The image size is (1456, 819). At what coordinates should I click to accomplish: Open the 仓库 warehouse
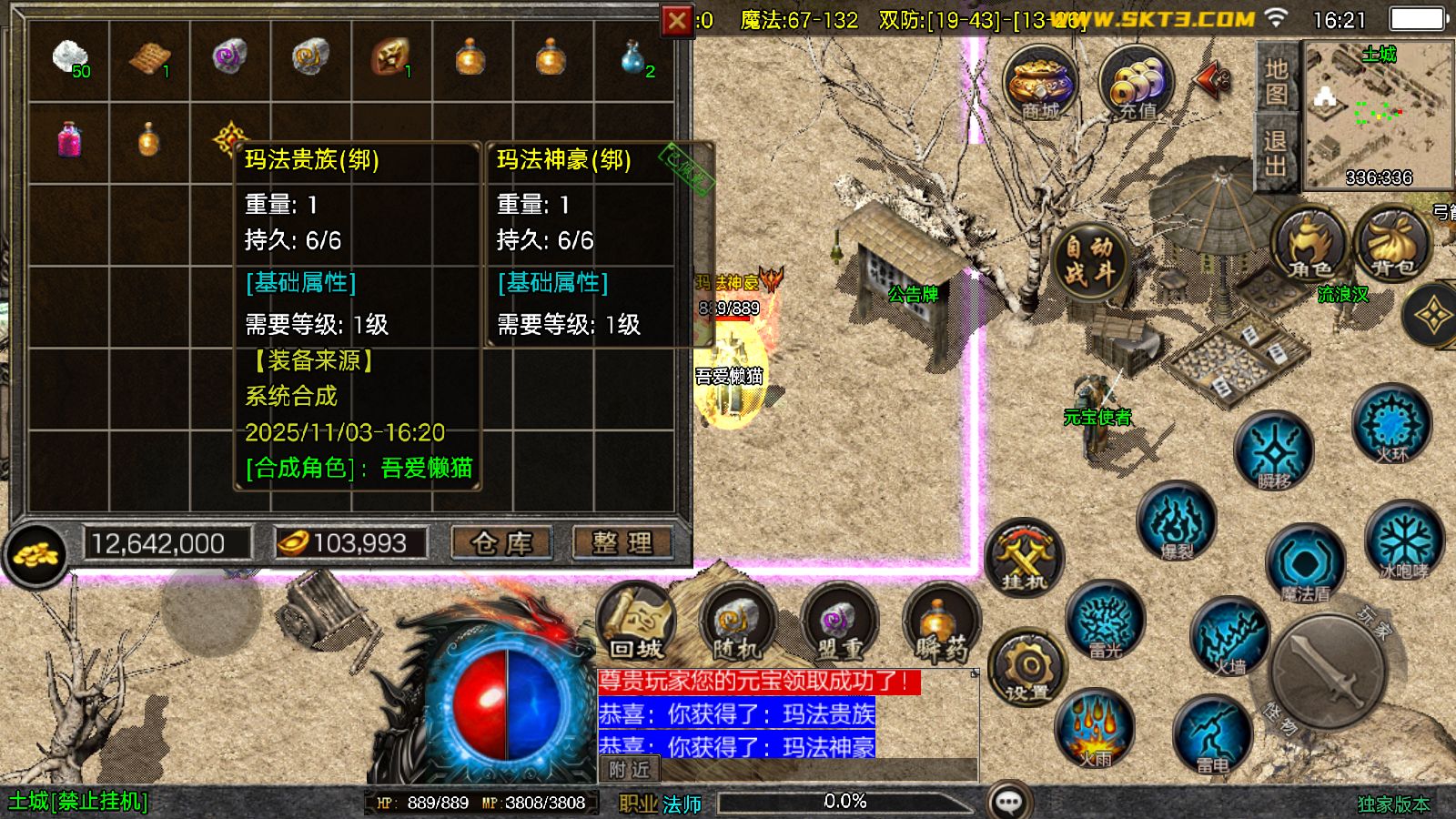click(x=501, y=543)
